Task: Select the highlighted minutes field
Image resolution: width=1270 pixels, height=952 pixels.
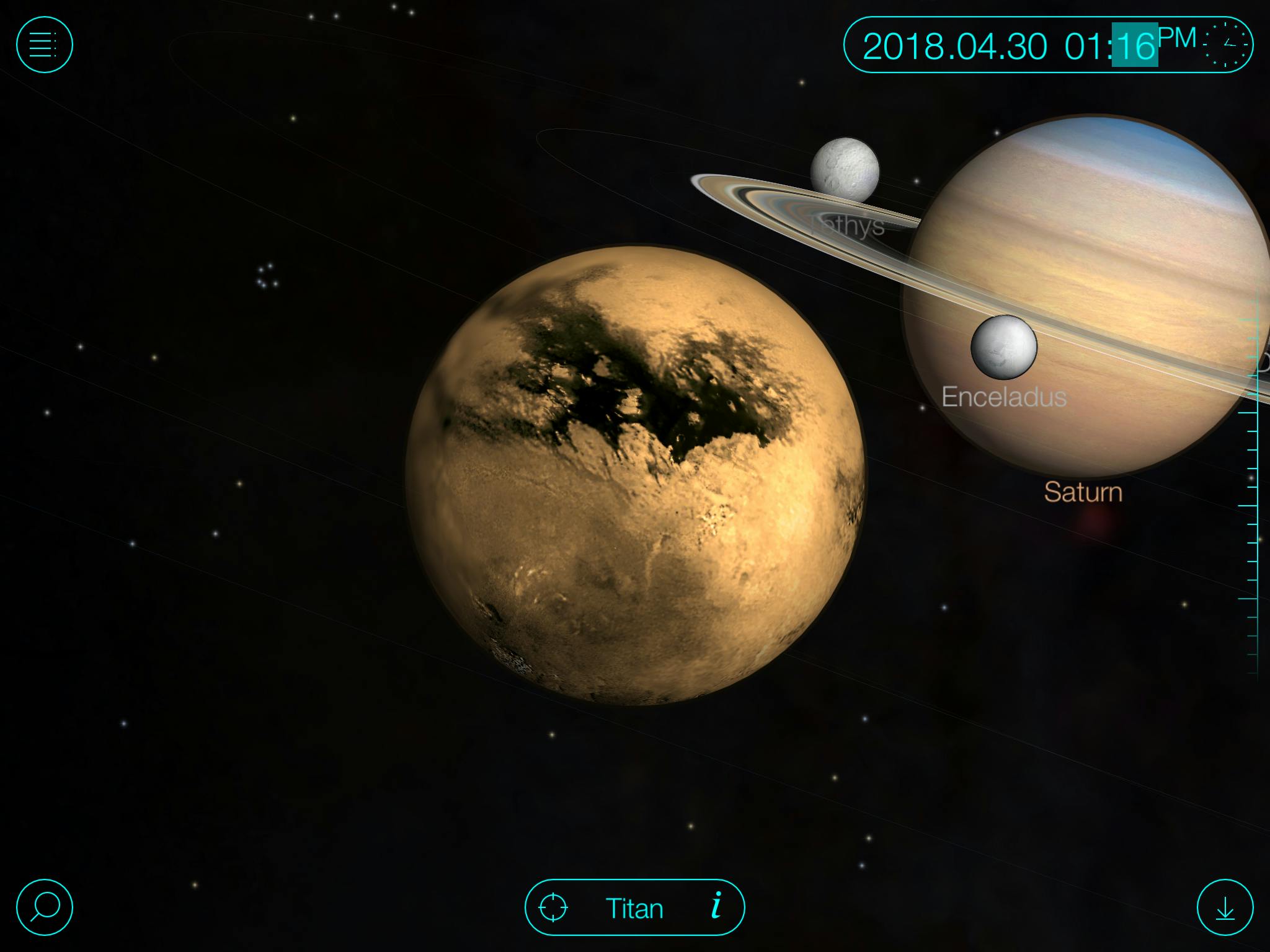Action: (x=1134, y=45)
